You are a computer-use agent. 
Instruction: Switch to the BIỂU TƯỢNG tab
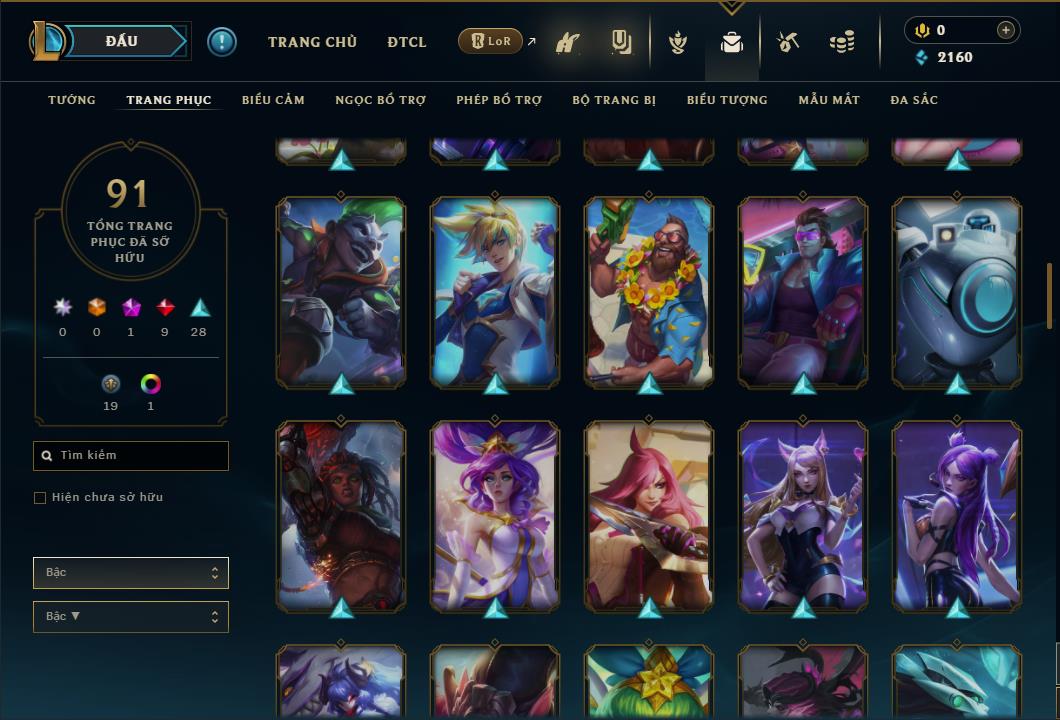click(727, 100)
